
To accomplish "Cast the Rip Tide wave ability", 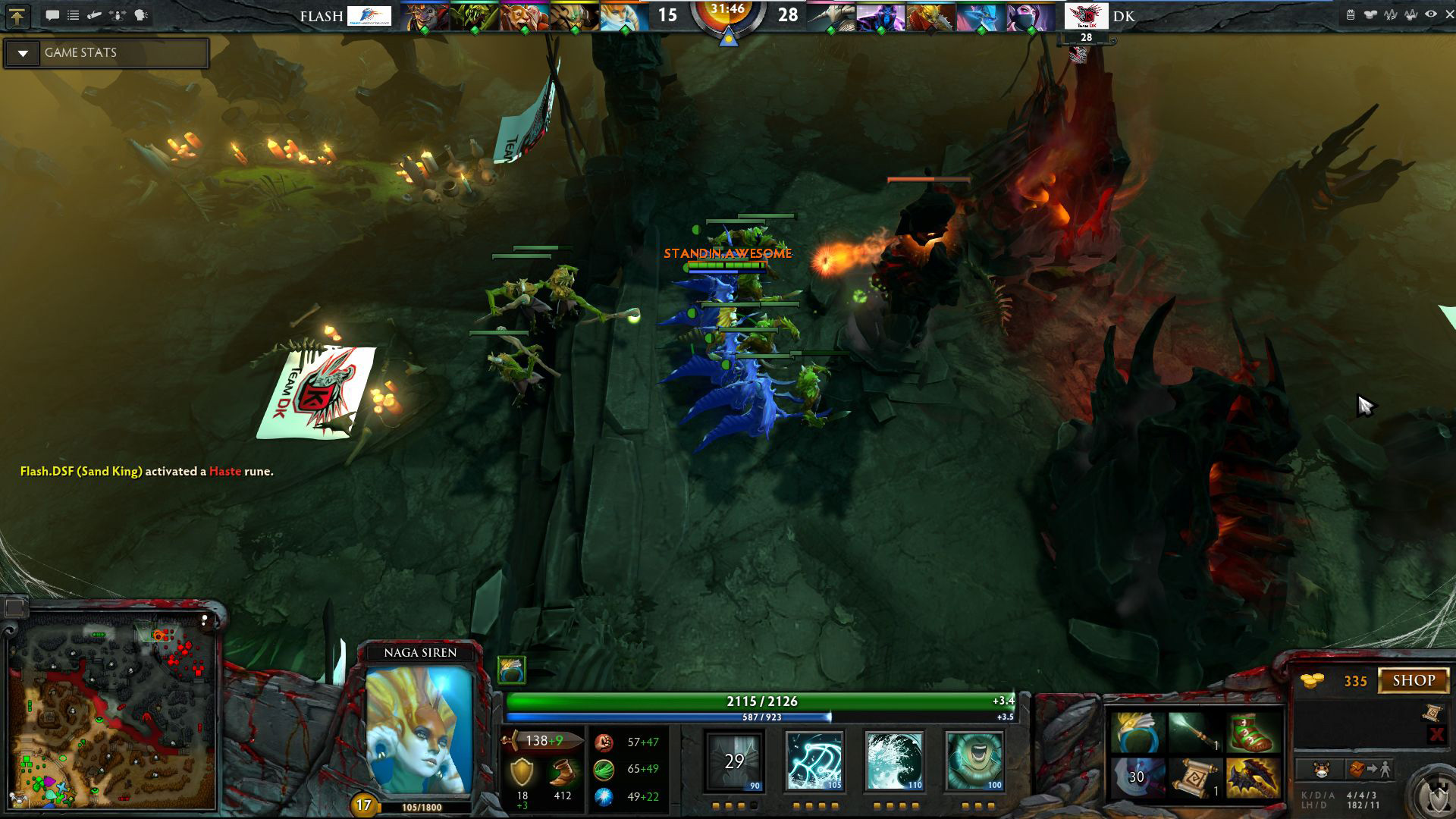I will point(894,761).
